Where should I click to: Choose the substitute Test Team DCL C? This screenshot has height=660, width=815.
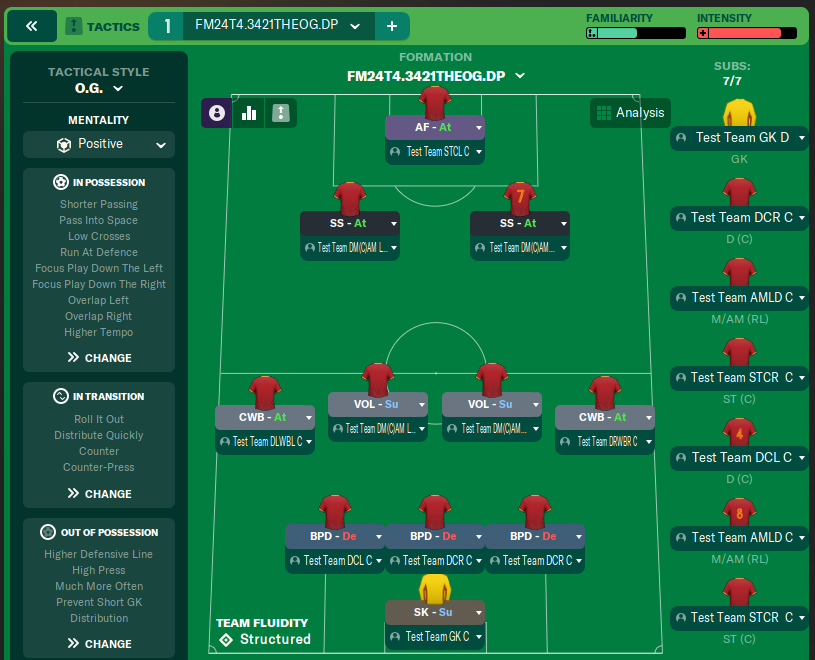(739, 458)
